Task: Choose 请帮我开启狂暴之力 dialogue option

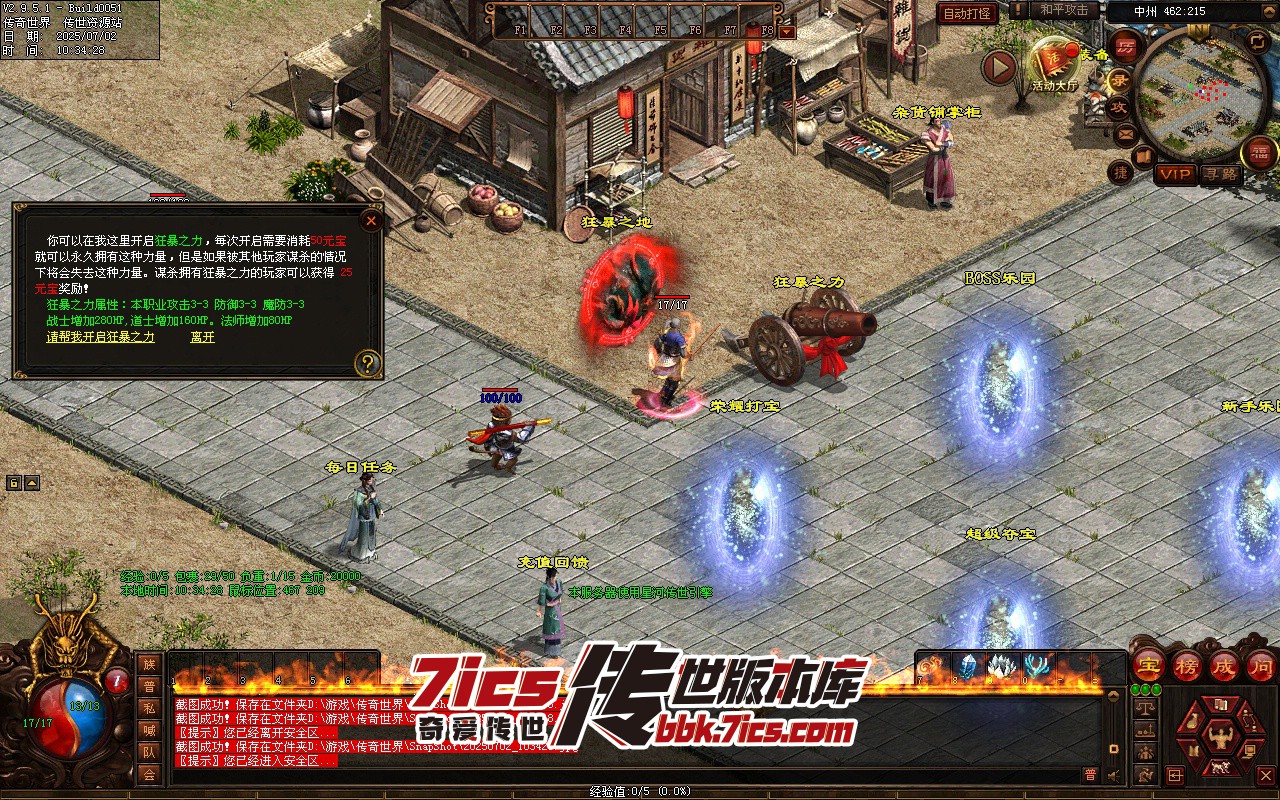Action: click(100, 337)
